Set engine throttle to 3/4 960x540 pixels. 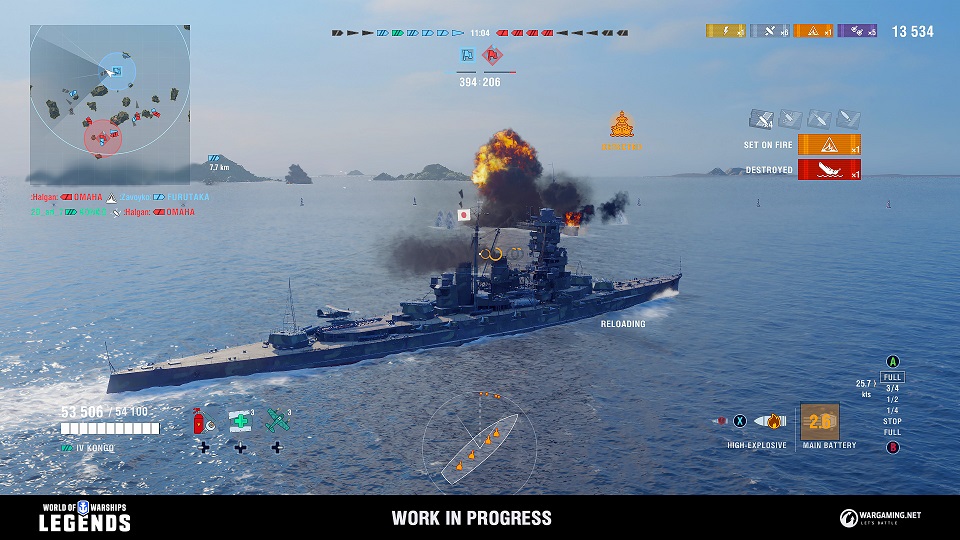892,387
